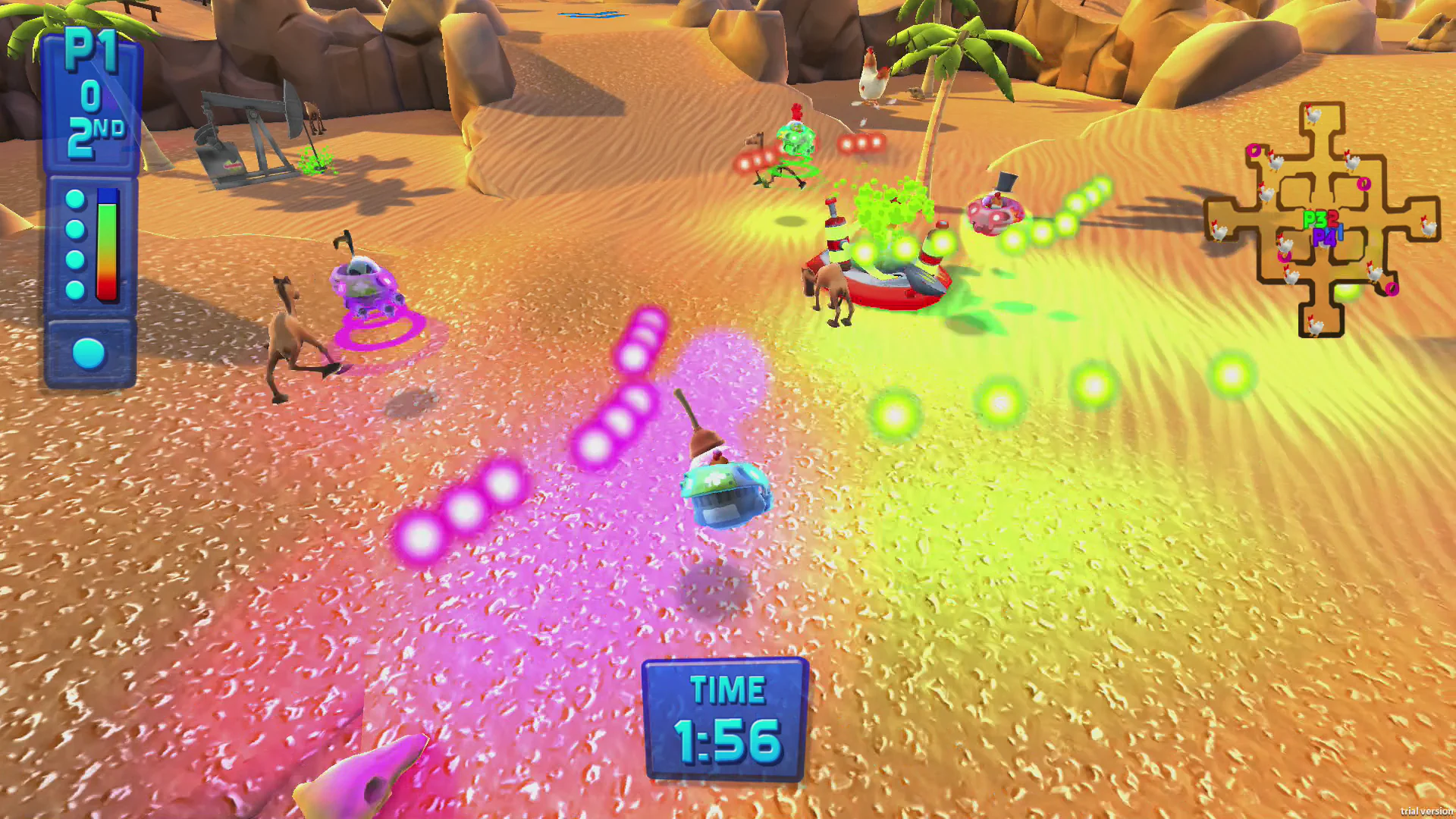Viewport: 1456px width, 819px height.
Task: Select the P4 marker on the minimap
Action: pyautogui.click(x=1323, y=237)
